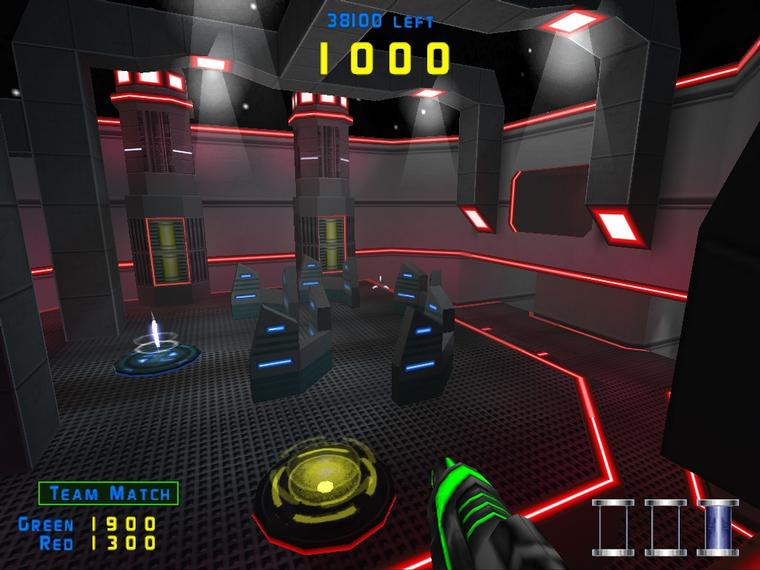Click the Team Match mode label
The height and width of the screenshot is (570, 760).
[x=109, y=493]
